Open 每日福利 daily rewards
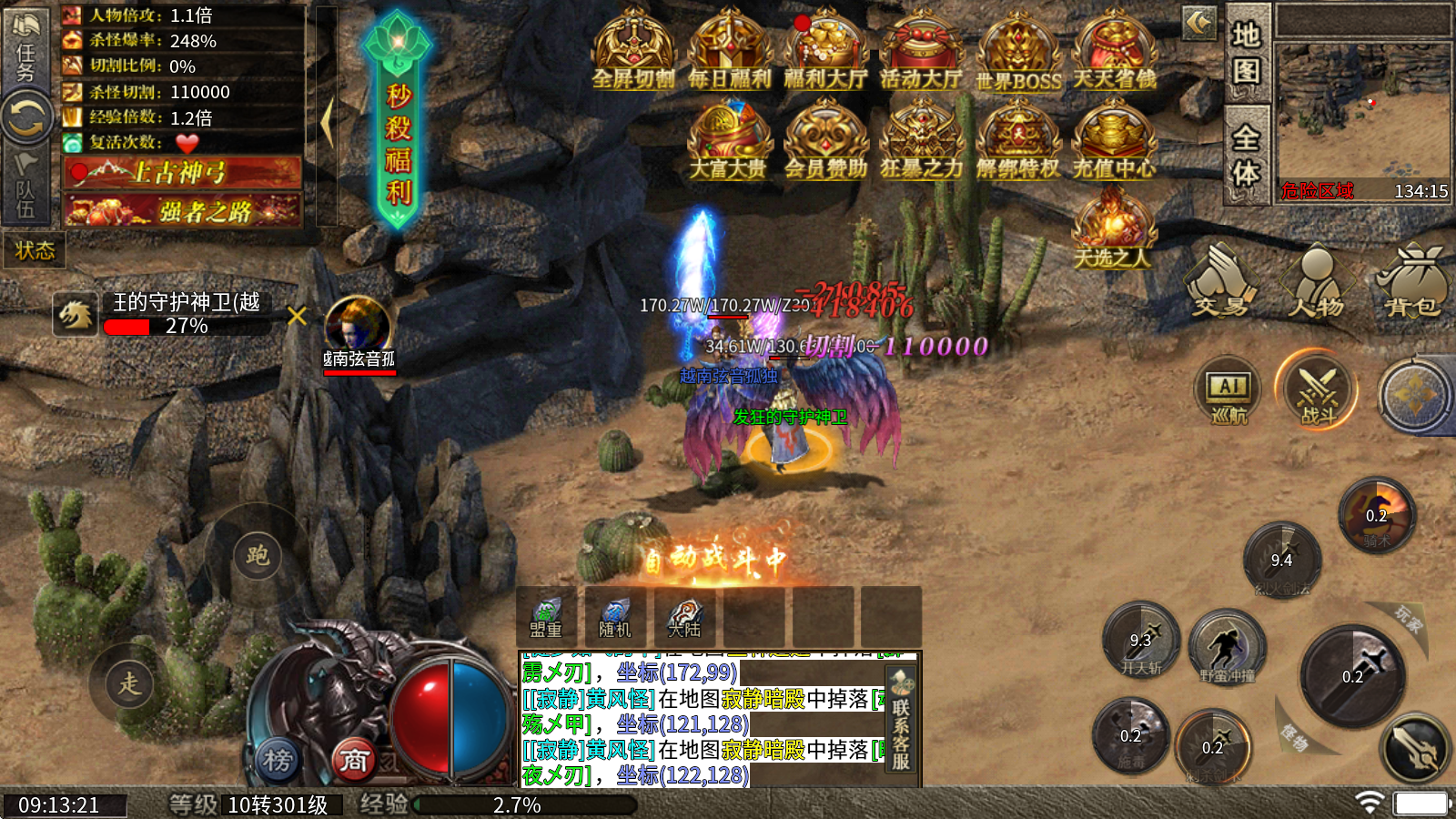This screenshot has width=1456, height=819. coord(730,51)
